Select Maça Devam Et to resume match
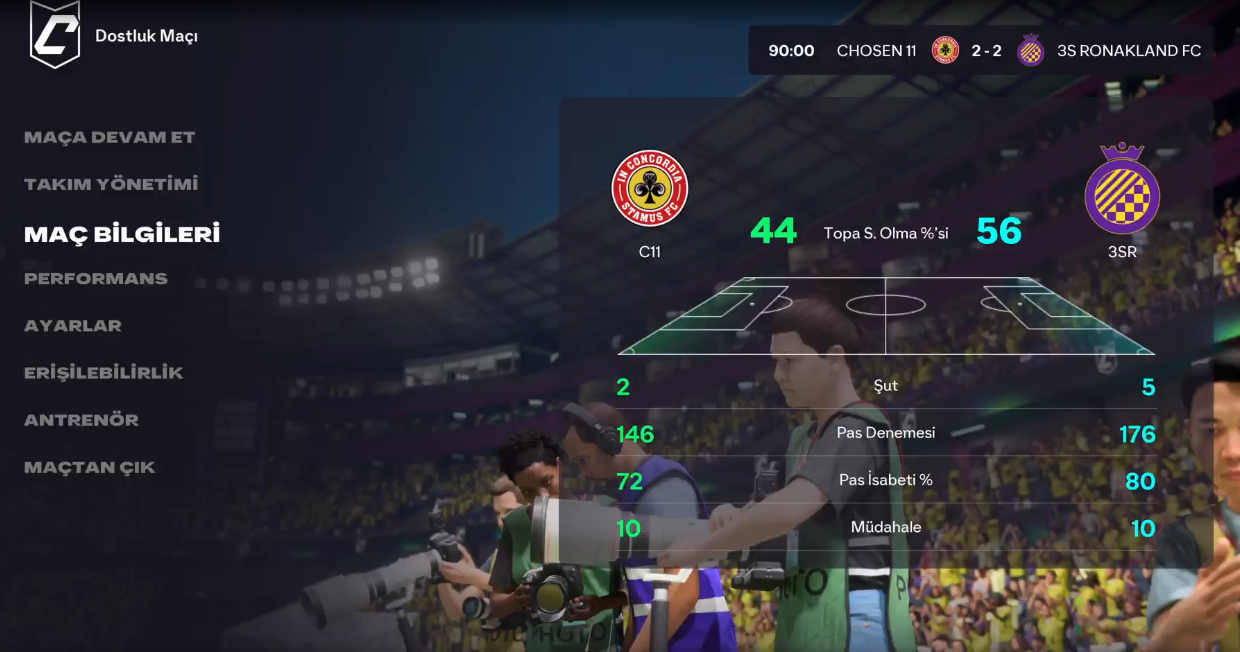This screenshot has height=652, width=1240. 109,137
